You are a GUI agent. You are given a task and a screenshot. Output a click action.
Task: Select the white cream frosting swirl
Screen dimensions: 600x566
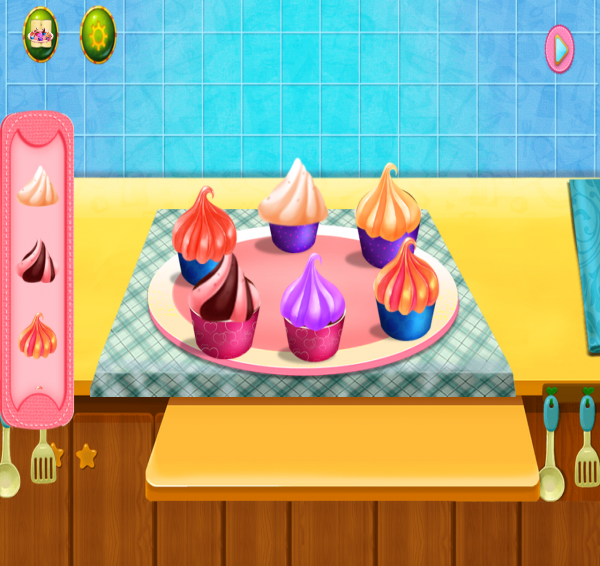click(x=38, y=186)
